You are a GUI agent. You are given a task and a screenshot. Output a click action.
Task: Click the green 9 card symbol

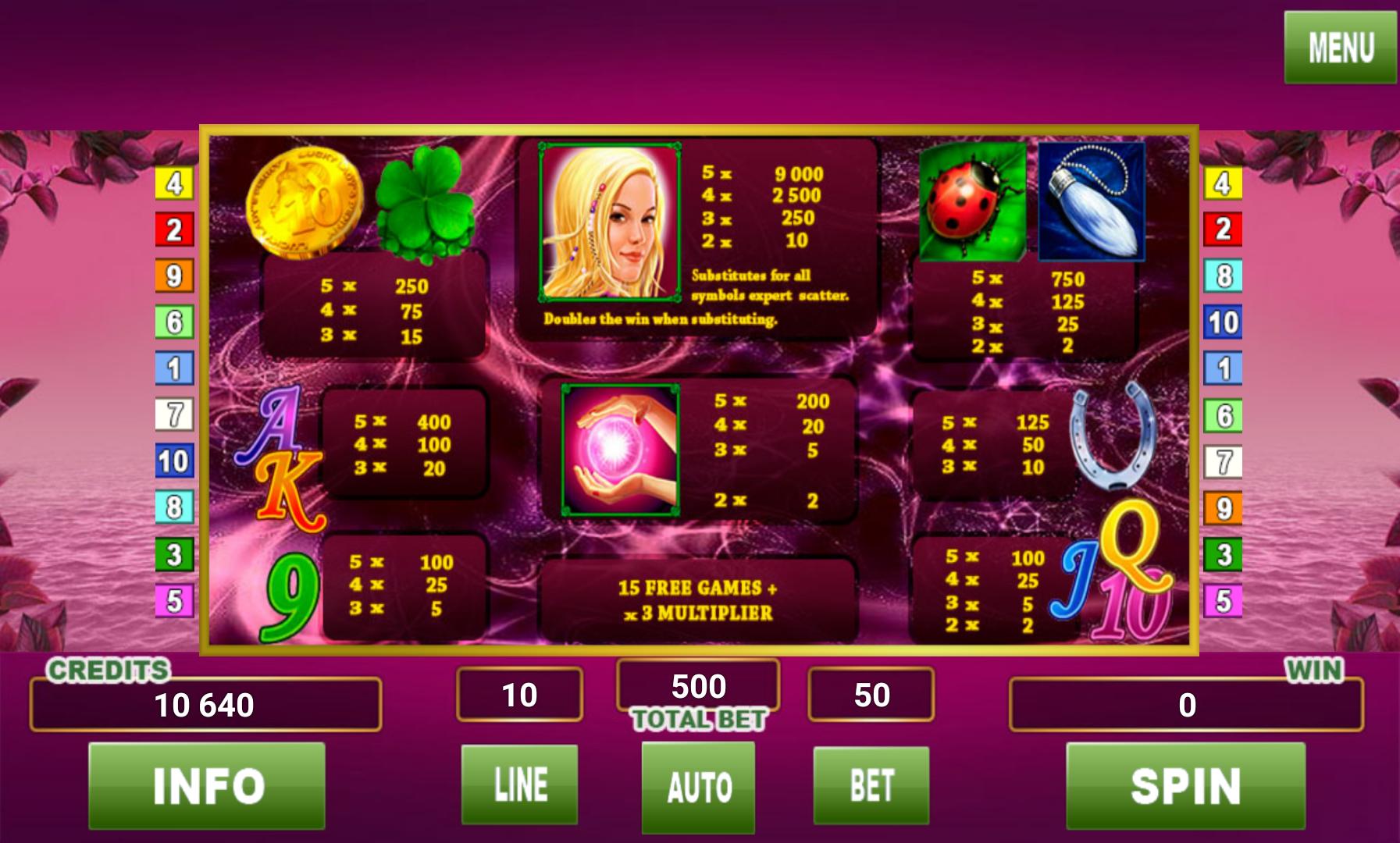[x=295, y=593]
